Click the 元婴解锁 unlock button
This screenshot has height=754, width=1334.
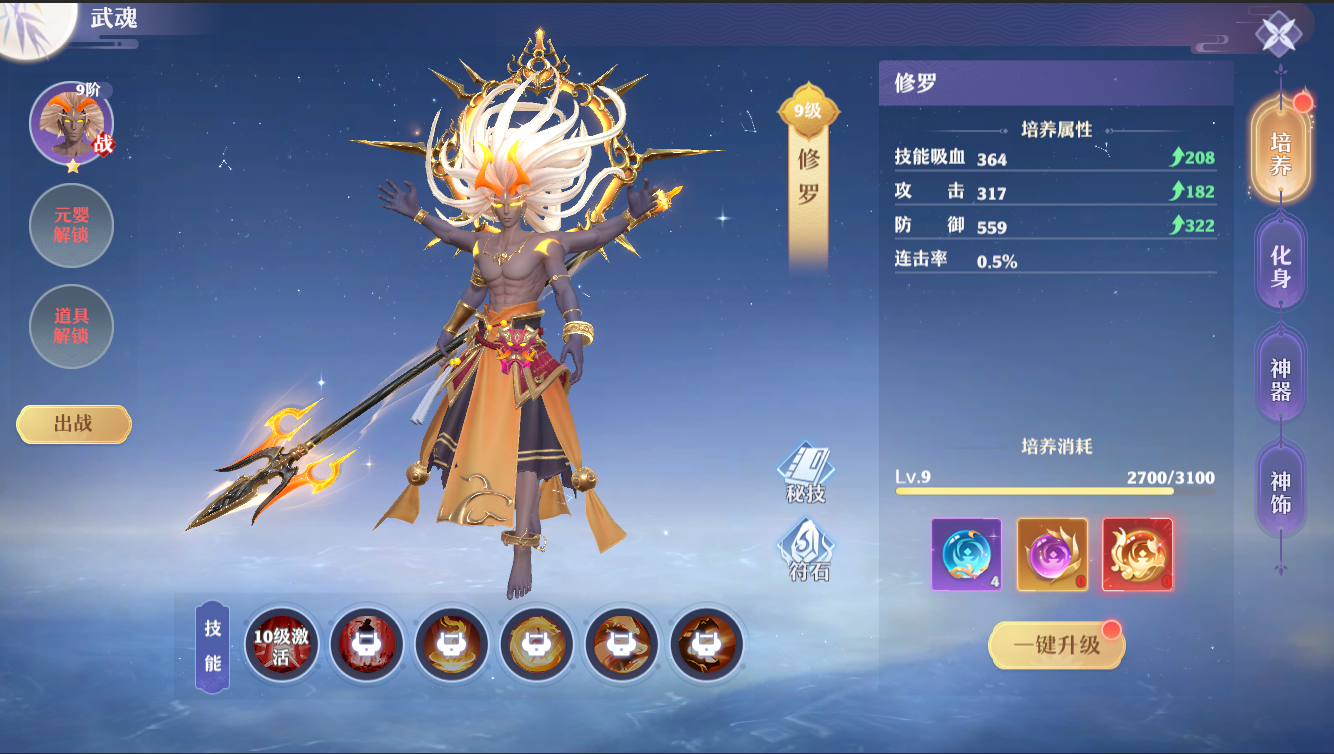(71, 226)
